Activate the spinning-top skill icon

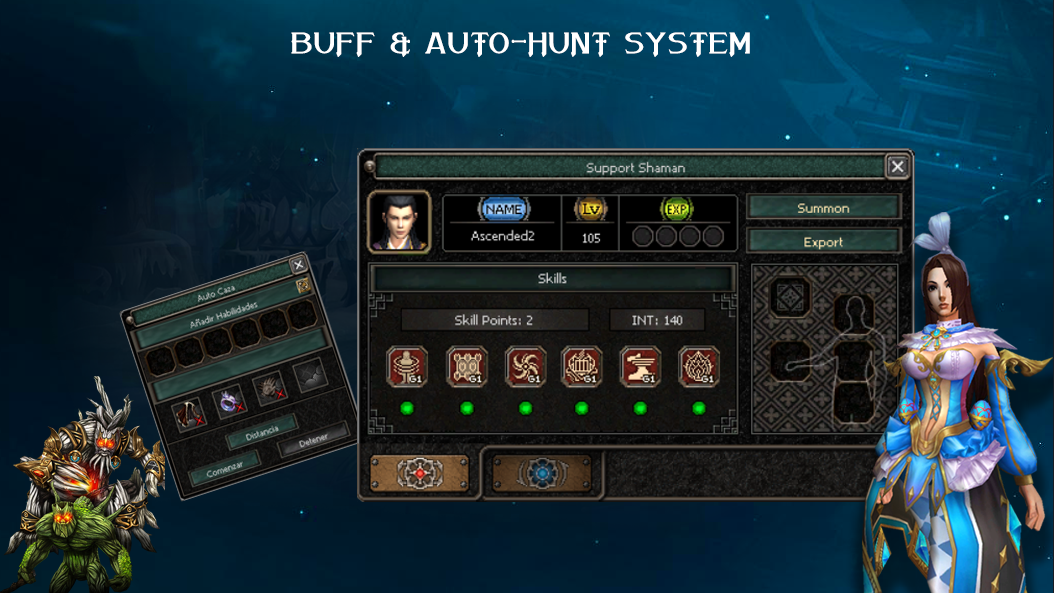[407, 367]
